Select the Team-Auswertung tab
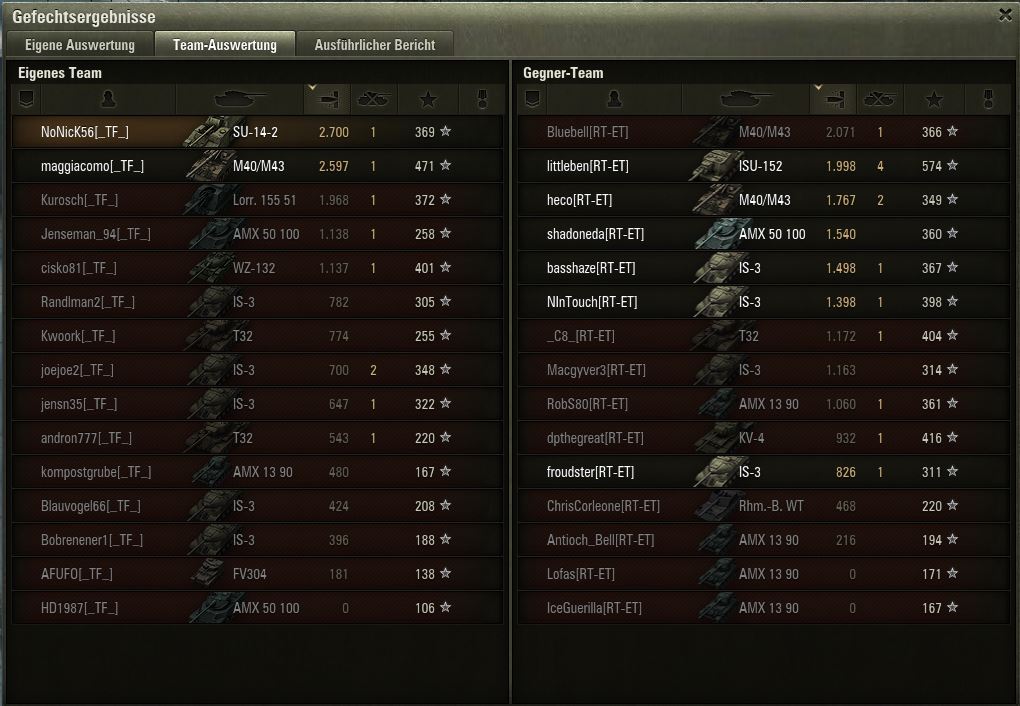This screenshot has width=1020, height=706. (224, 45)
